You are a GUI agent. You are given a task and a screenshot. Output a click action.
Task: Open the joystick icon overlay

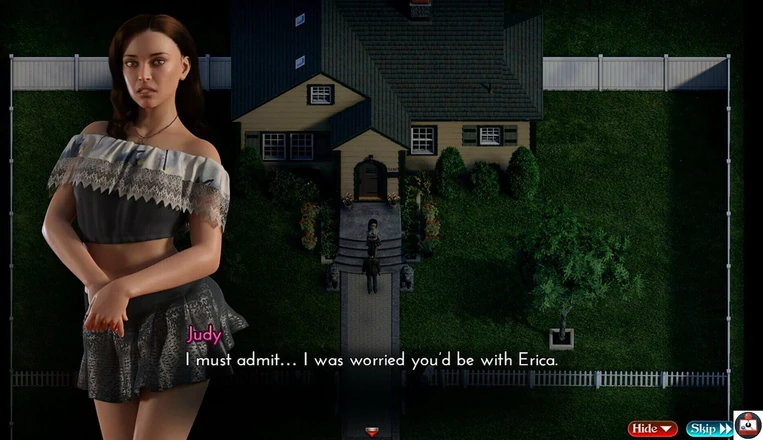[748, 425]
